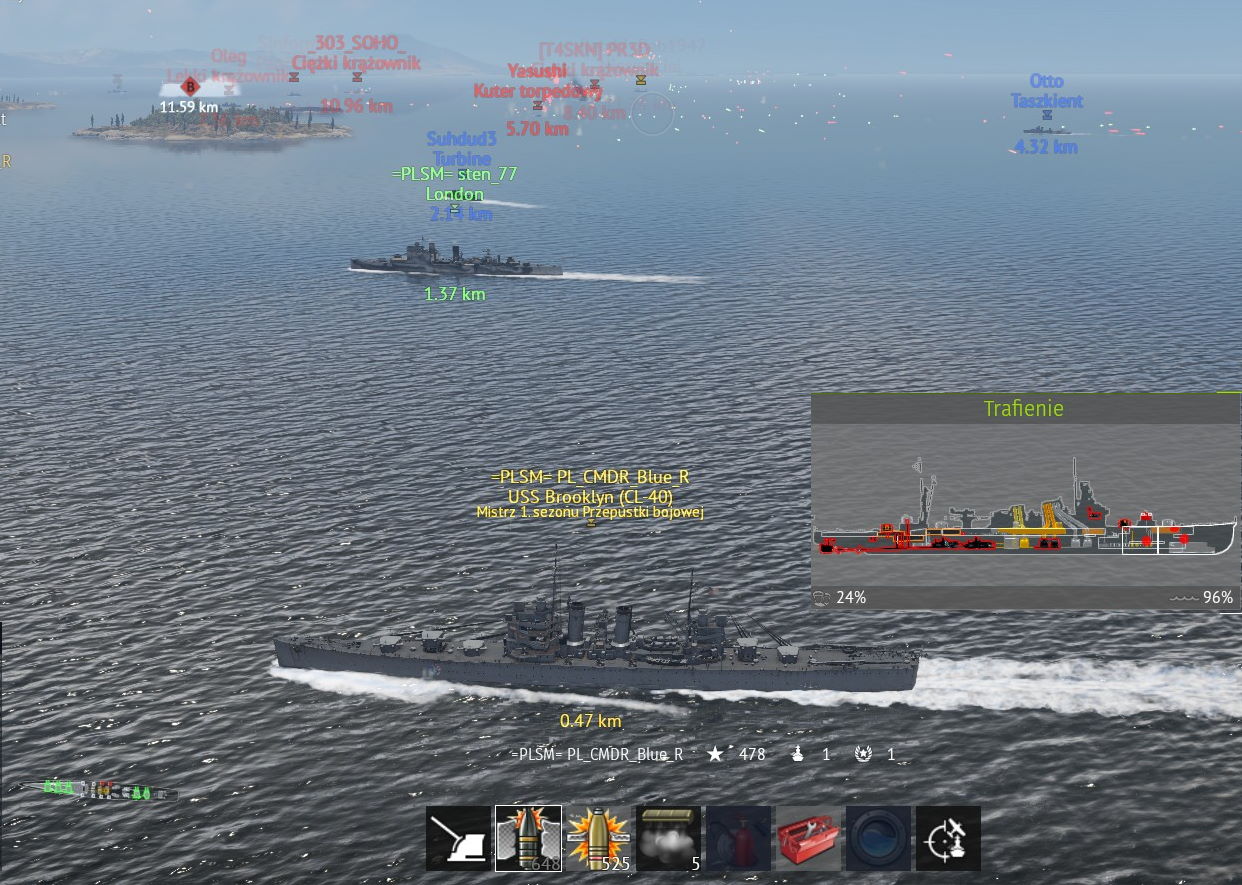This screenshot has width=1242, height=885.
Task: Select the main gun turret weapon icon
Action: pyautogui.click(x=459, y=838)
